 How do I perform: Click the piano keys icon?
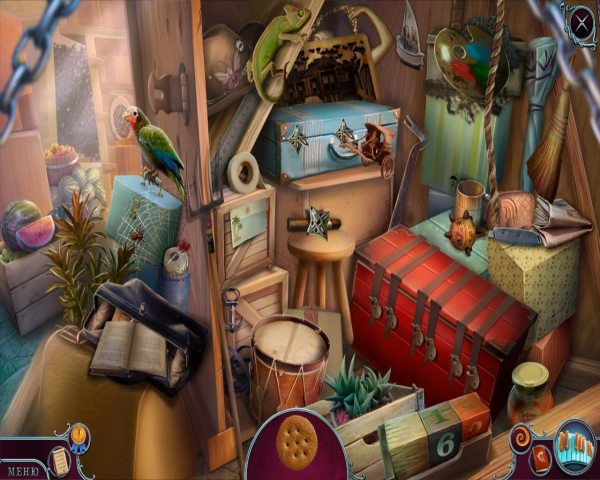574,444
